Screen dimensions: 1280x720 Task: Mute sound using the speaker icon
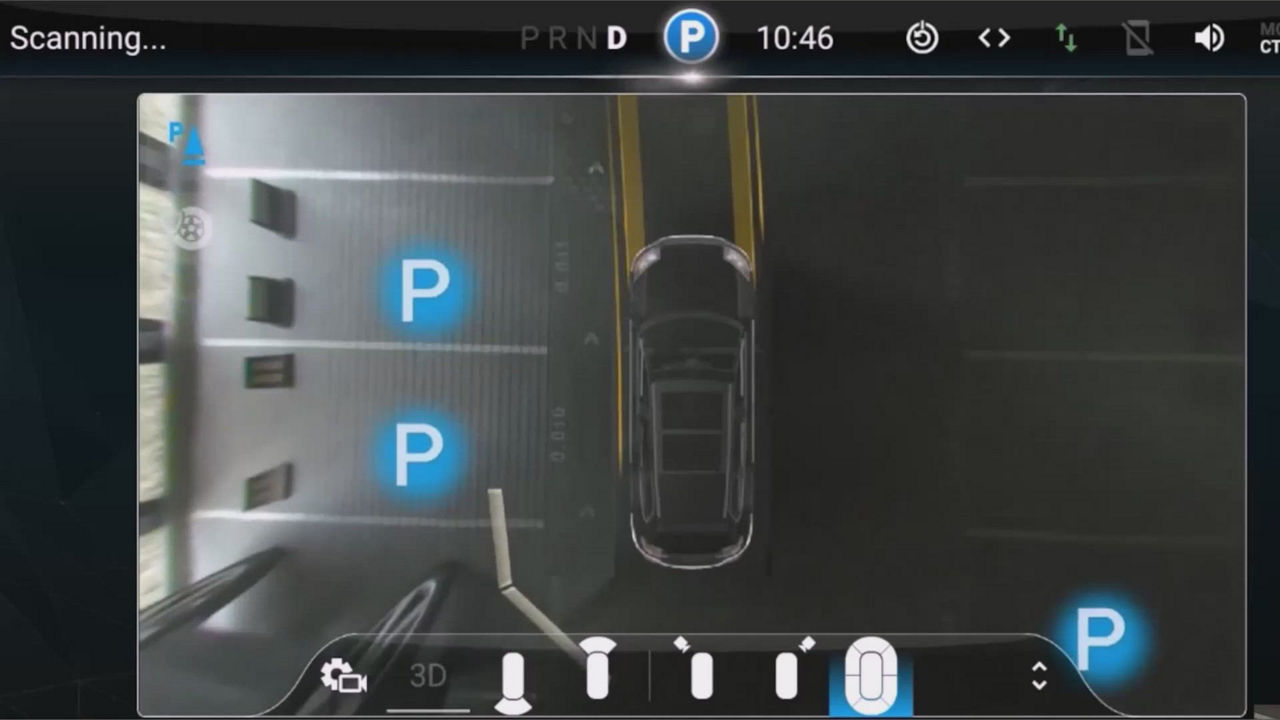[x=1208, y=37]
